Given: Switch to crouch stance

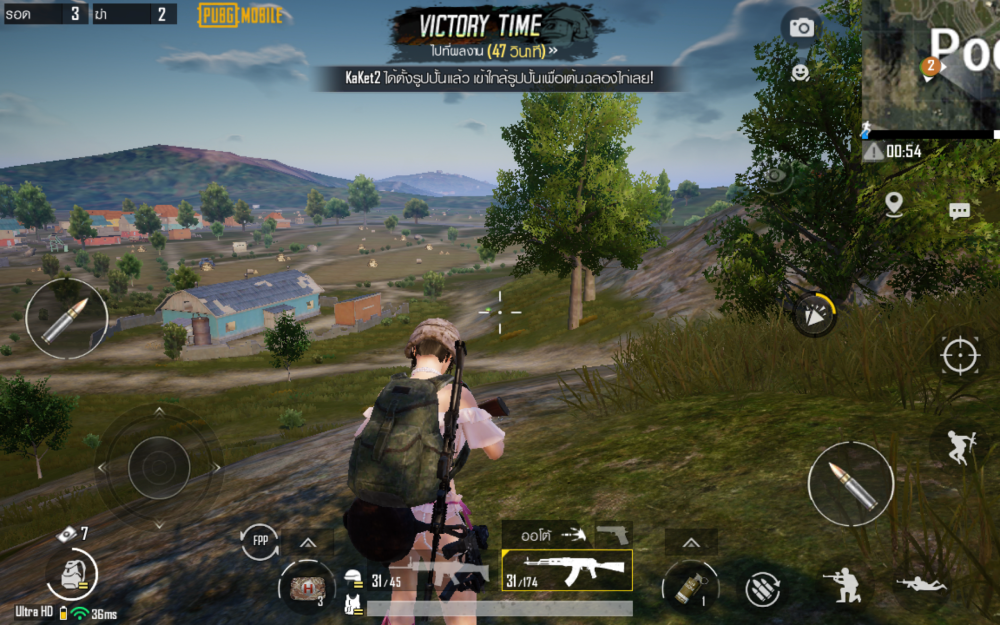Looking at the screenshot, I should pyautogui.click(x=844, y=585).
